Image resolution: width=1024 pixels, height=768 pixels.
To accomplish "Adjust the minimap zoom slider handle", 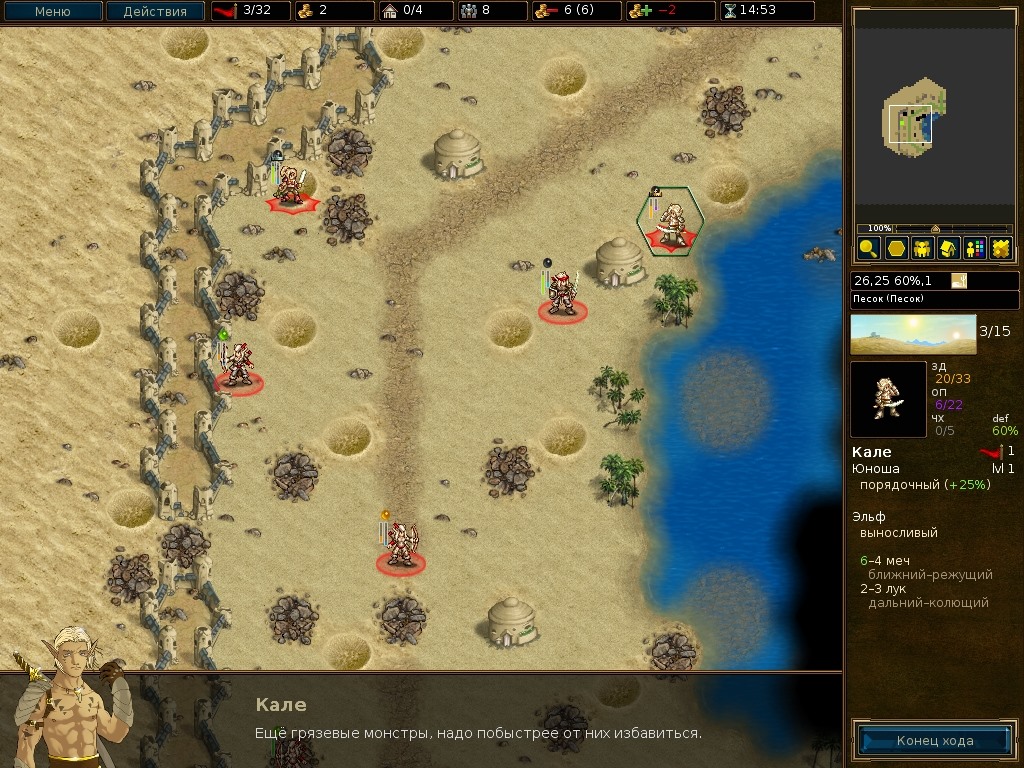I will (935, 229).
